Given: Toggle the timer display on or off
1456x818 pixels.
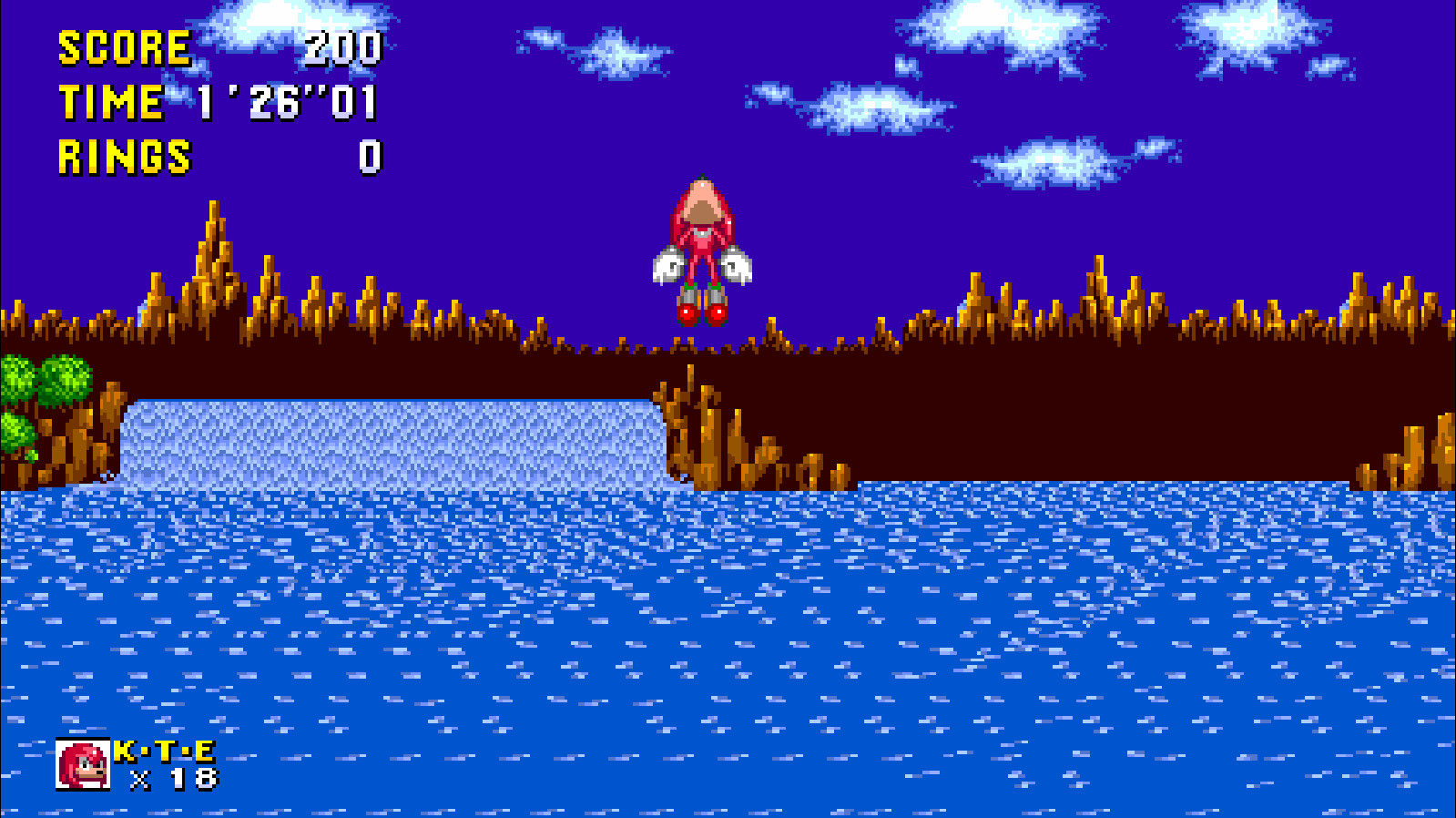Looking at the screenshot, I should point(219,103).
